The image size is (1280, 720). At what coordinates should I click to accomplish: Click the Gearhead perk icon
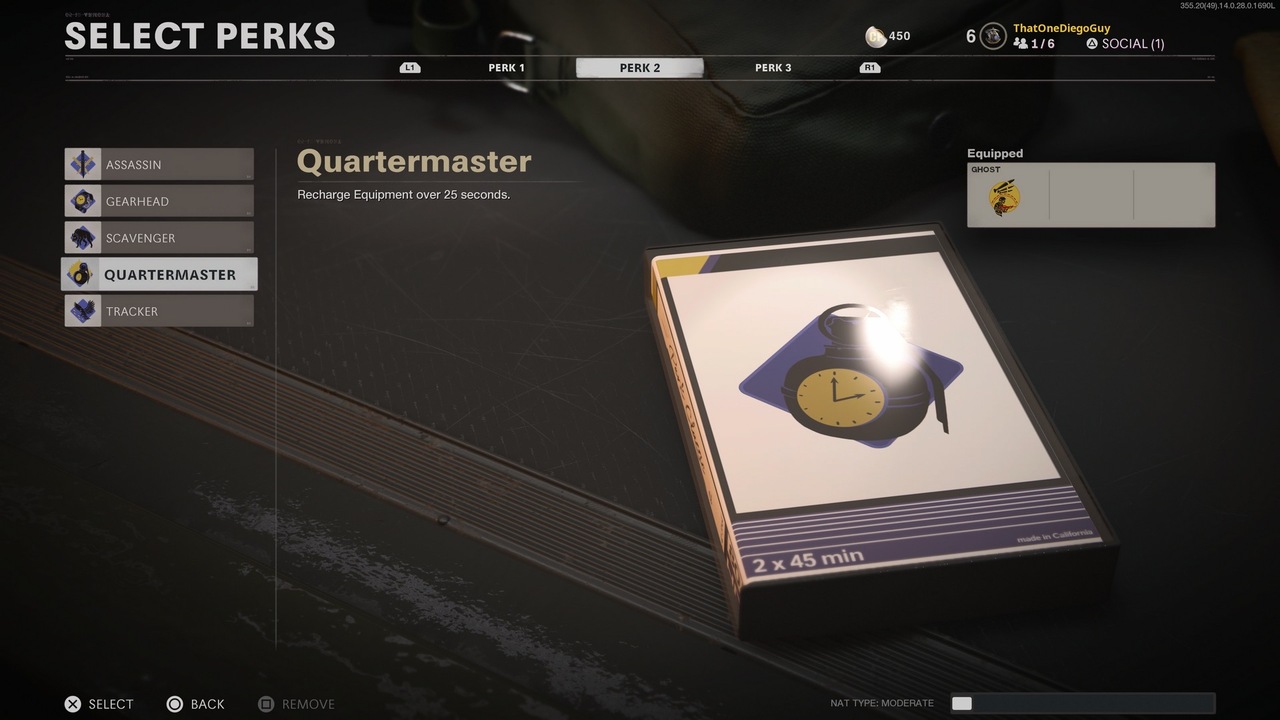coord(82,201)
